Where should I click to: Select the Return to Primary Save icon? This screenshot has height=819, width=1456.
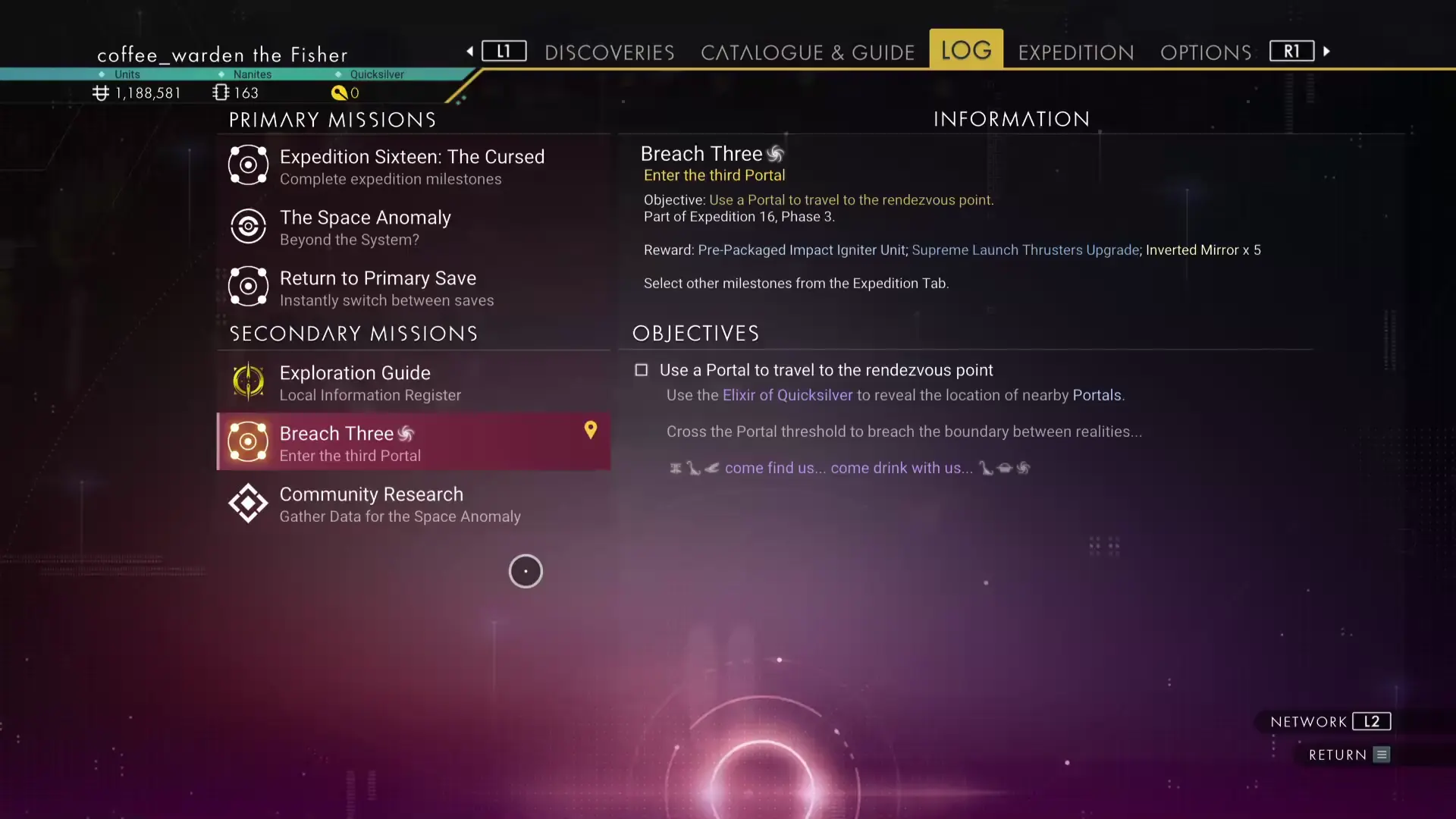tap(247, 286)
